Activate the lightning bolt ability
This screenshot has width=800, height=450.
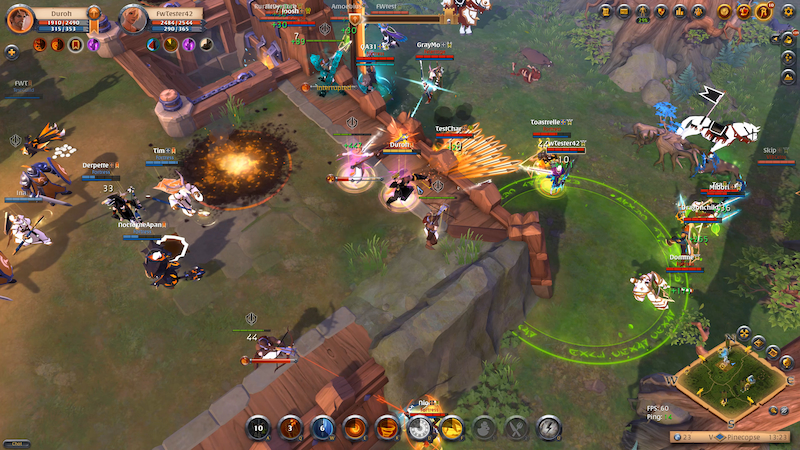(549, 429)
